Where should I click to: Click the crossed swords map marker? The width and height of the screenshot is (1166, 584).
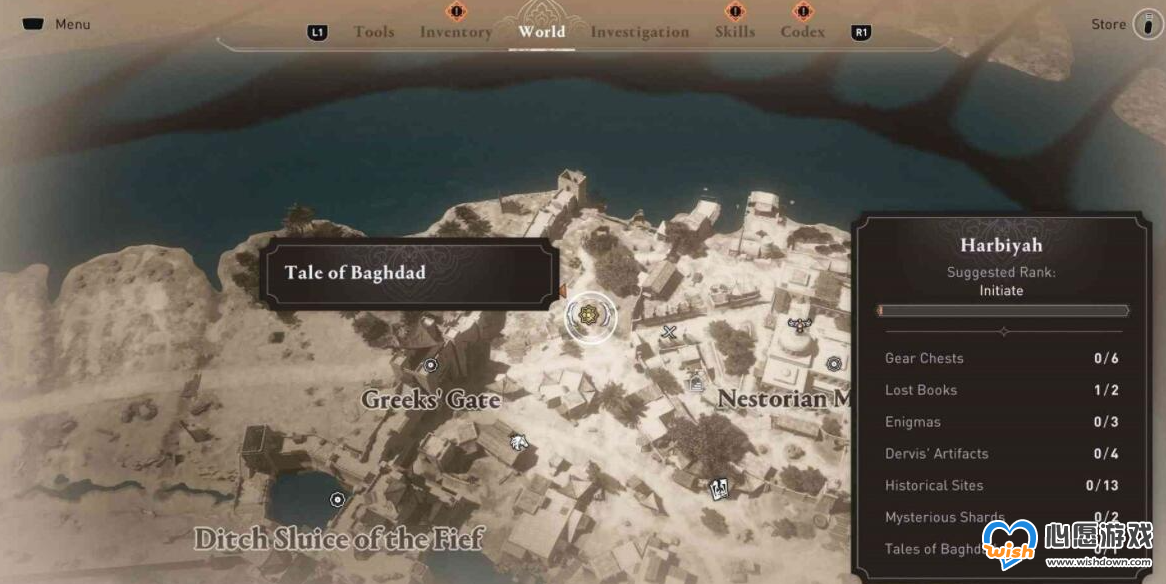point(670,331)
